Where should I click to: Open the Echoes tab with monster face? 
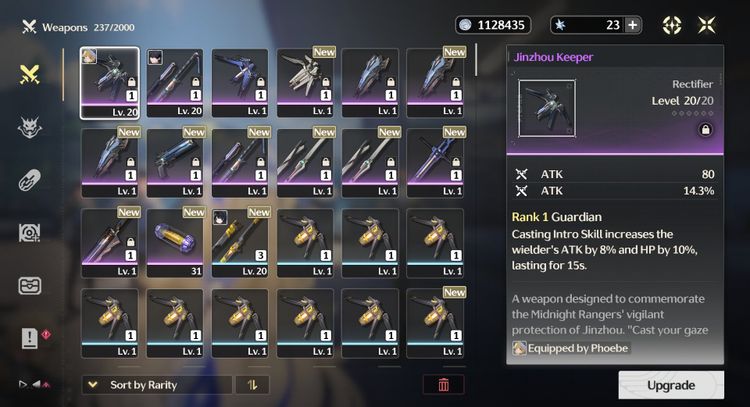pos(30,127)
